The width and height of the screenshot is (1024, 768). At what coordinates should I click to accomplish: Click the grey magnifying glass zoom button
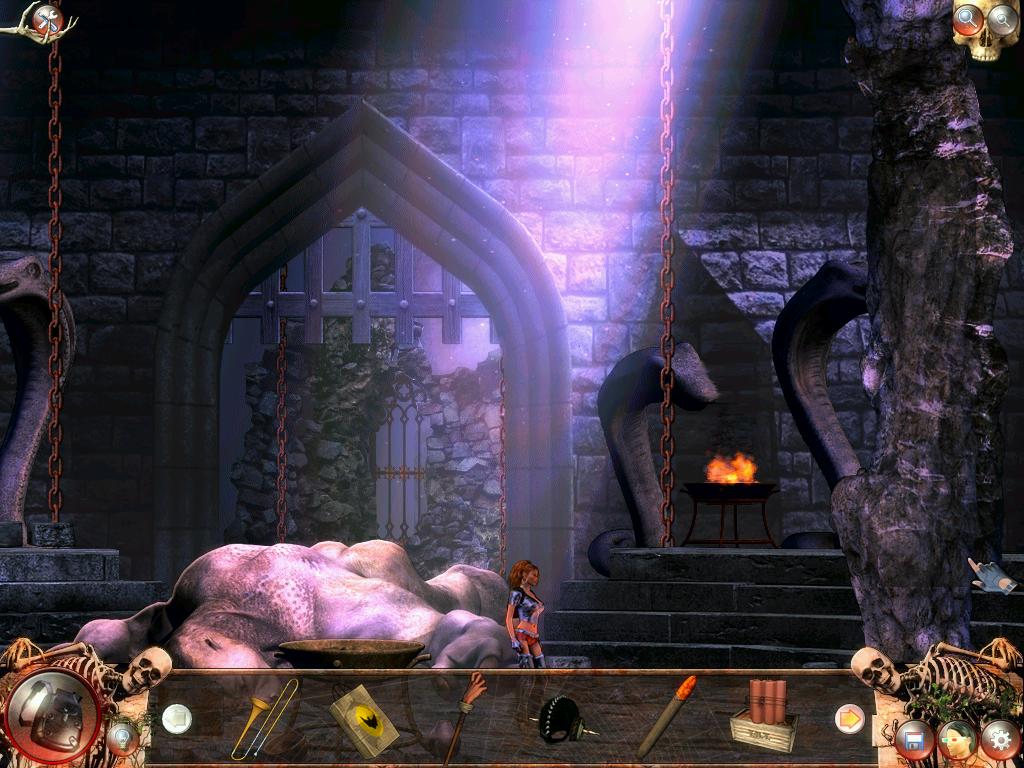coord(1001,18)
